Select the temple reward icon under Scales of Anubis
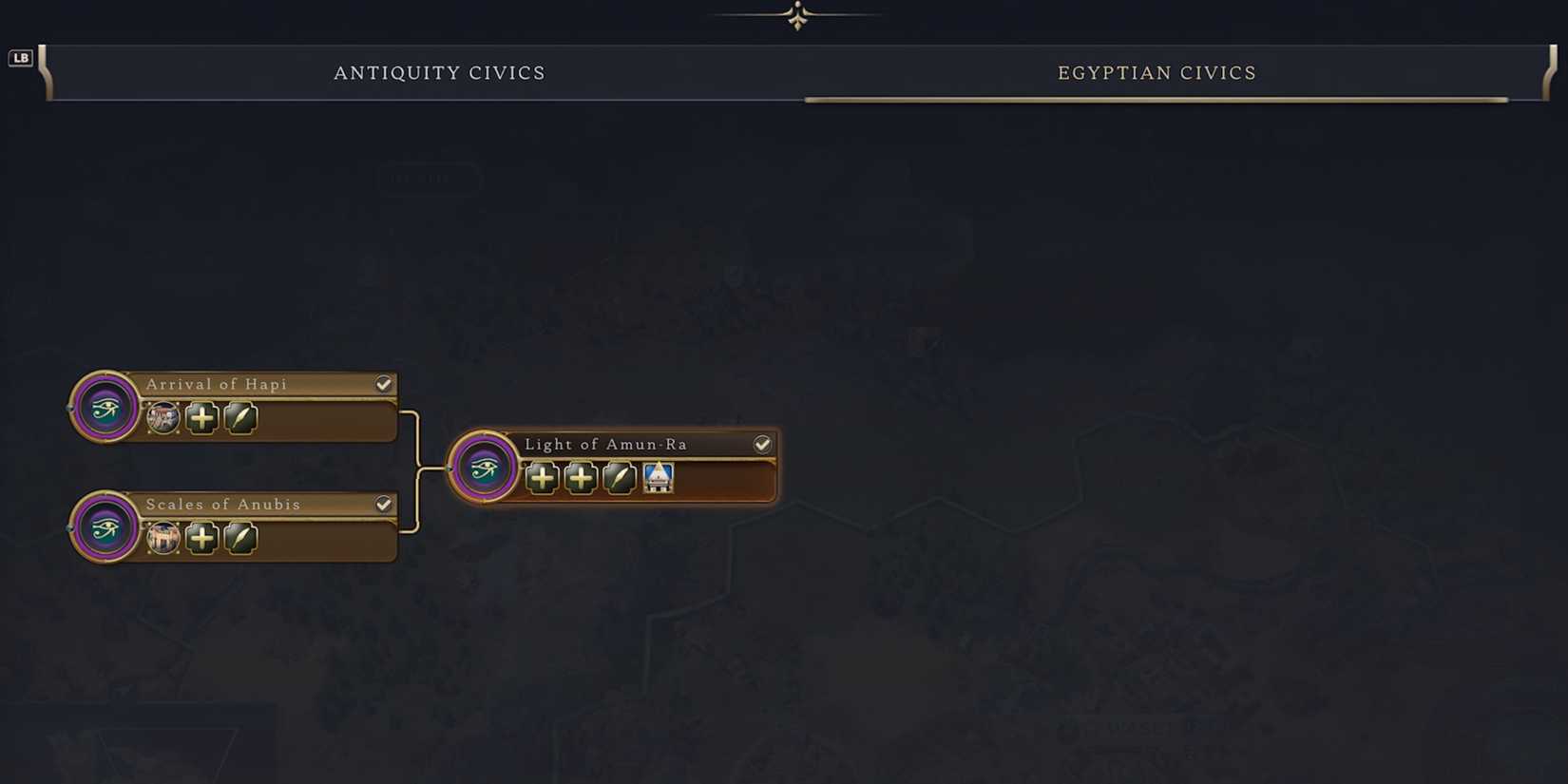 pyautogui.click(x=163, y=540)
